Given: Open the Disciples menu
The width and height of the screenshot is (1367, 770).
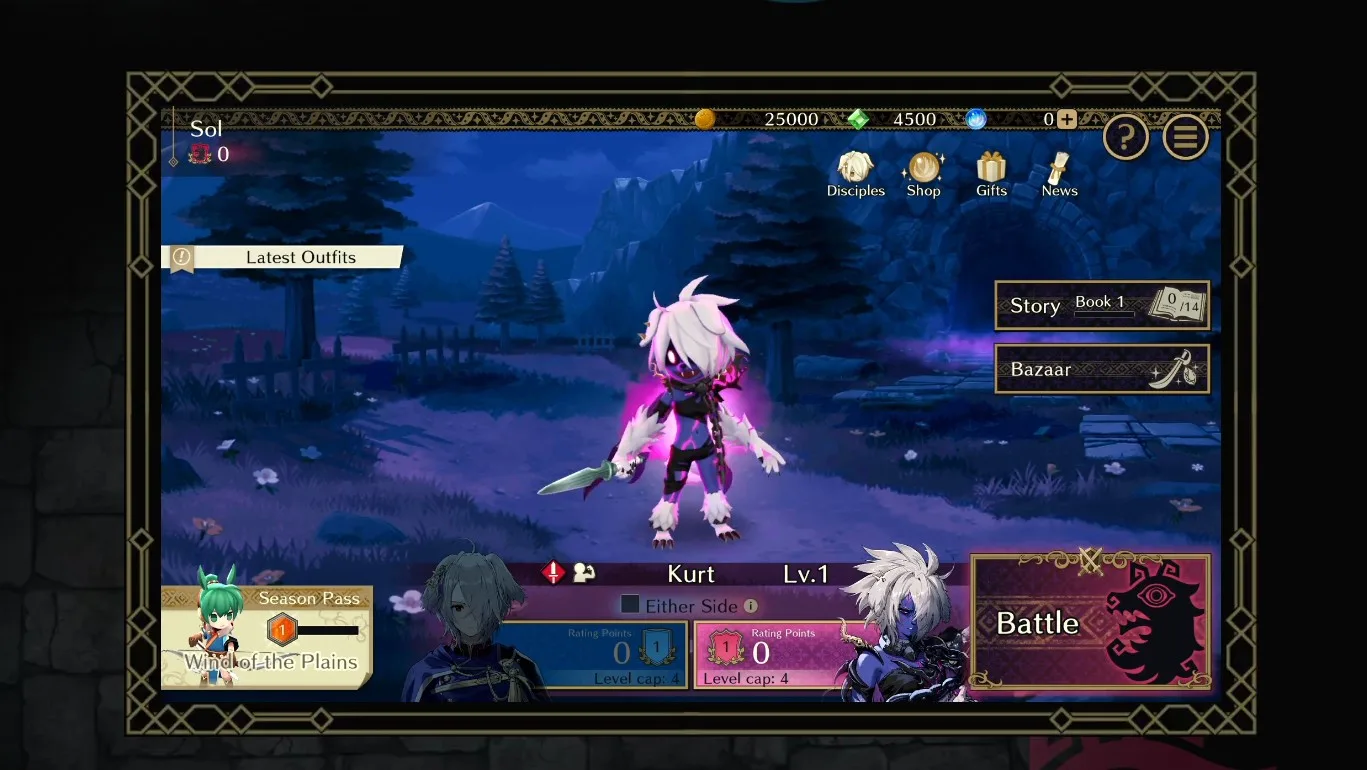Looking at the screenshot, I should tap(855, 172).
